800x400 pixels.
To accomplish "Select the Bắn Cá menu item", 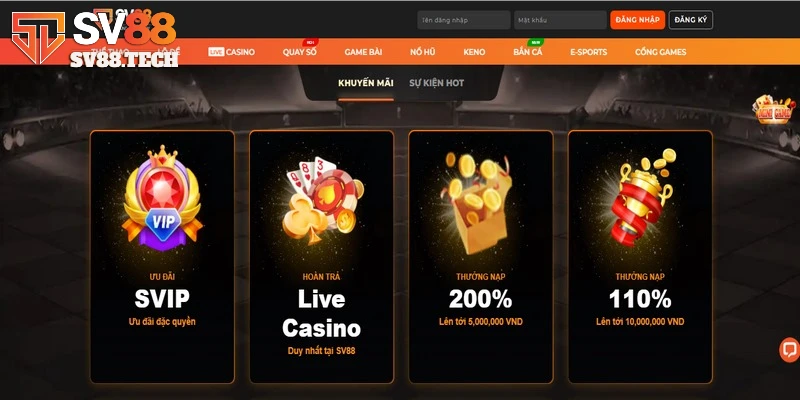I will pyautogui.click(x=527, y=51).
